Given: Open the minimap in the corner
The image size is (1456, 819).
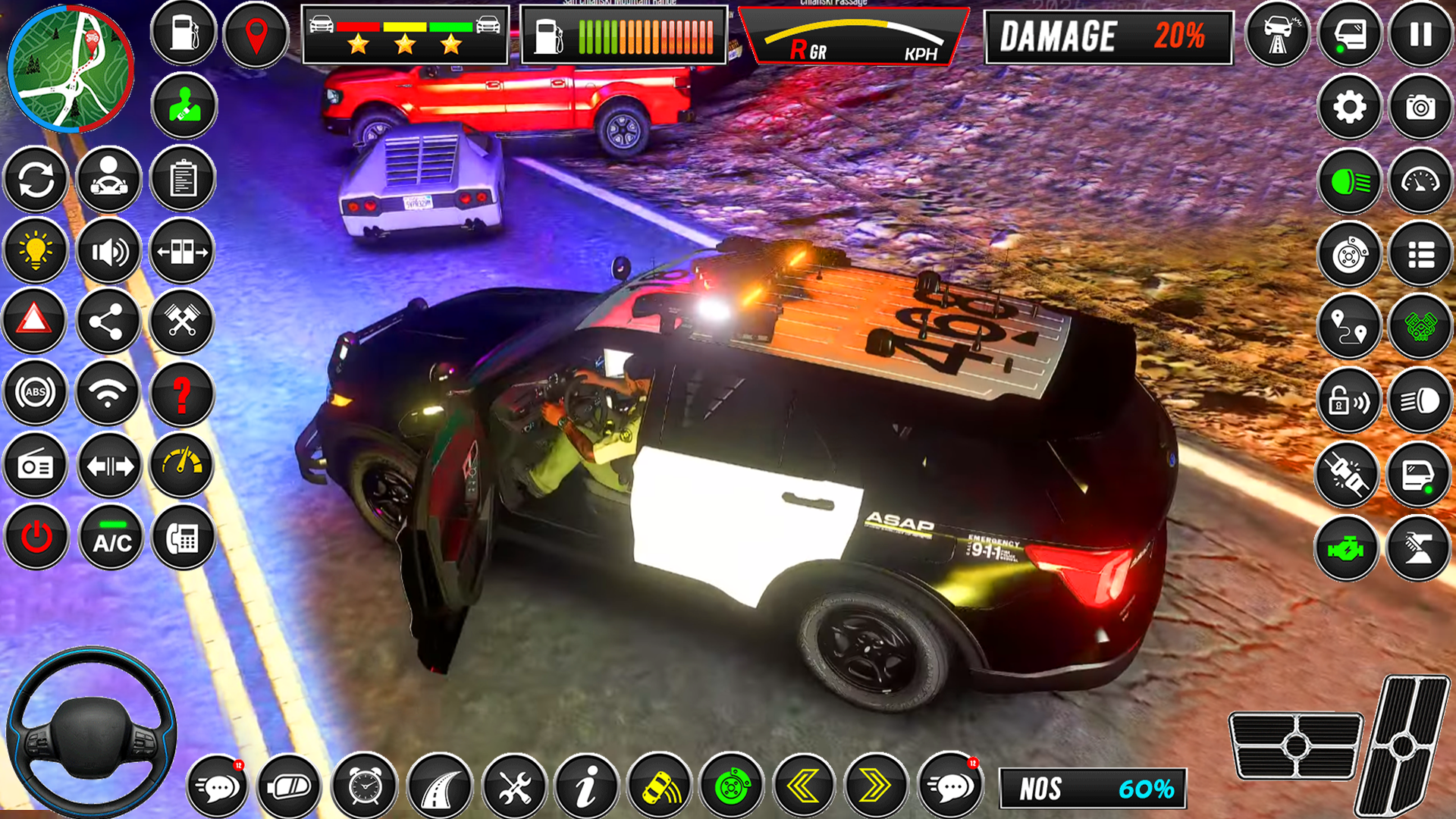Looking at the screenshot, I should coord(68,64).
